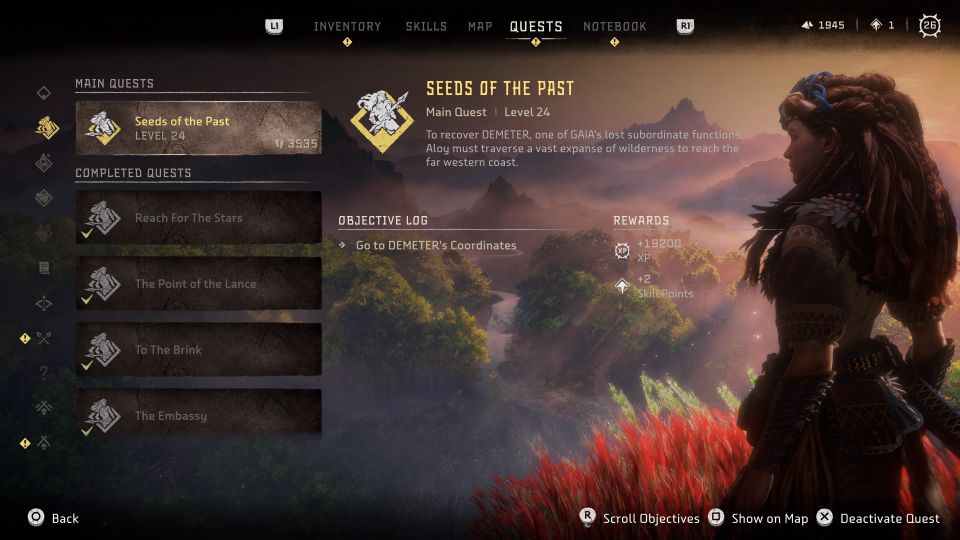Switch to the Inventory tab
The height and width of the screenshot is (540, 960).
tap(347, 26)
